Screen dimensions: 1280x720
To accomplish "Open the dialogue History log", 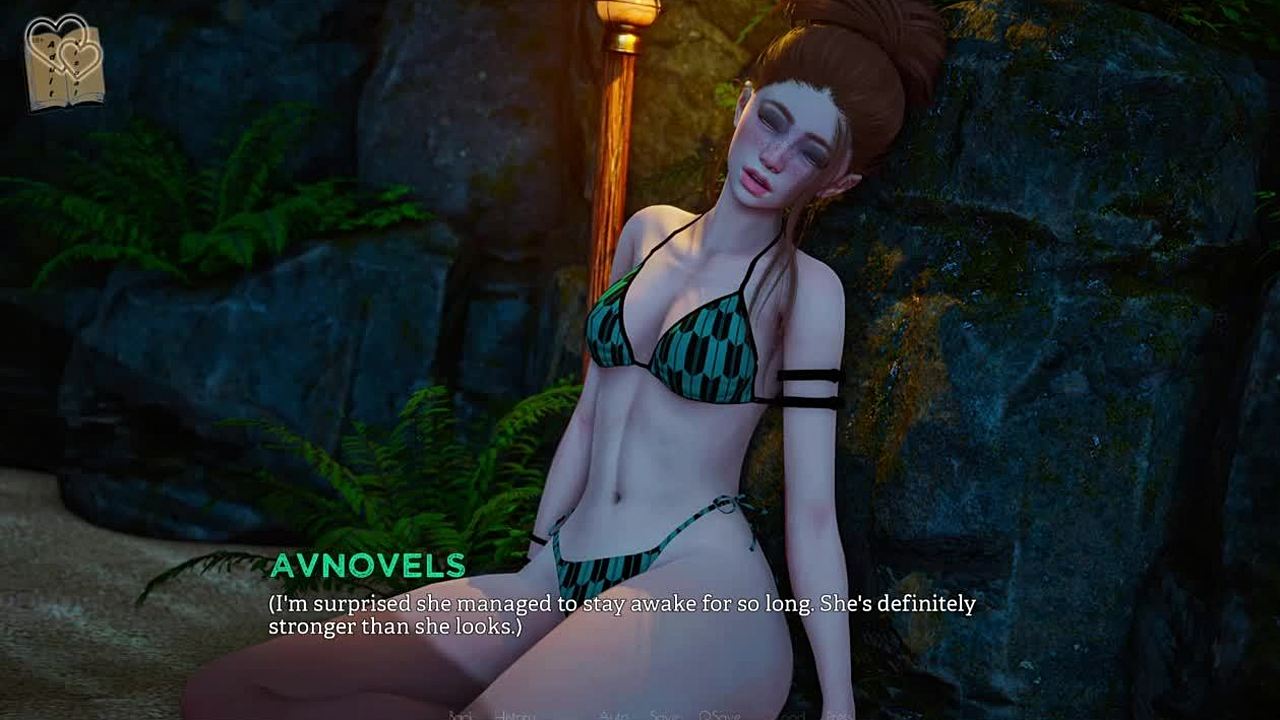I will click(x=514, y=715).
